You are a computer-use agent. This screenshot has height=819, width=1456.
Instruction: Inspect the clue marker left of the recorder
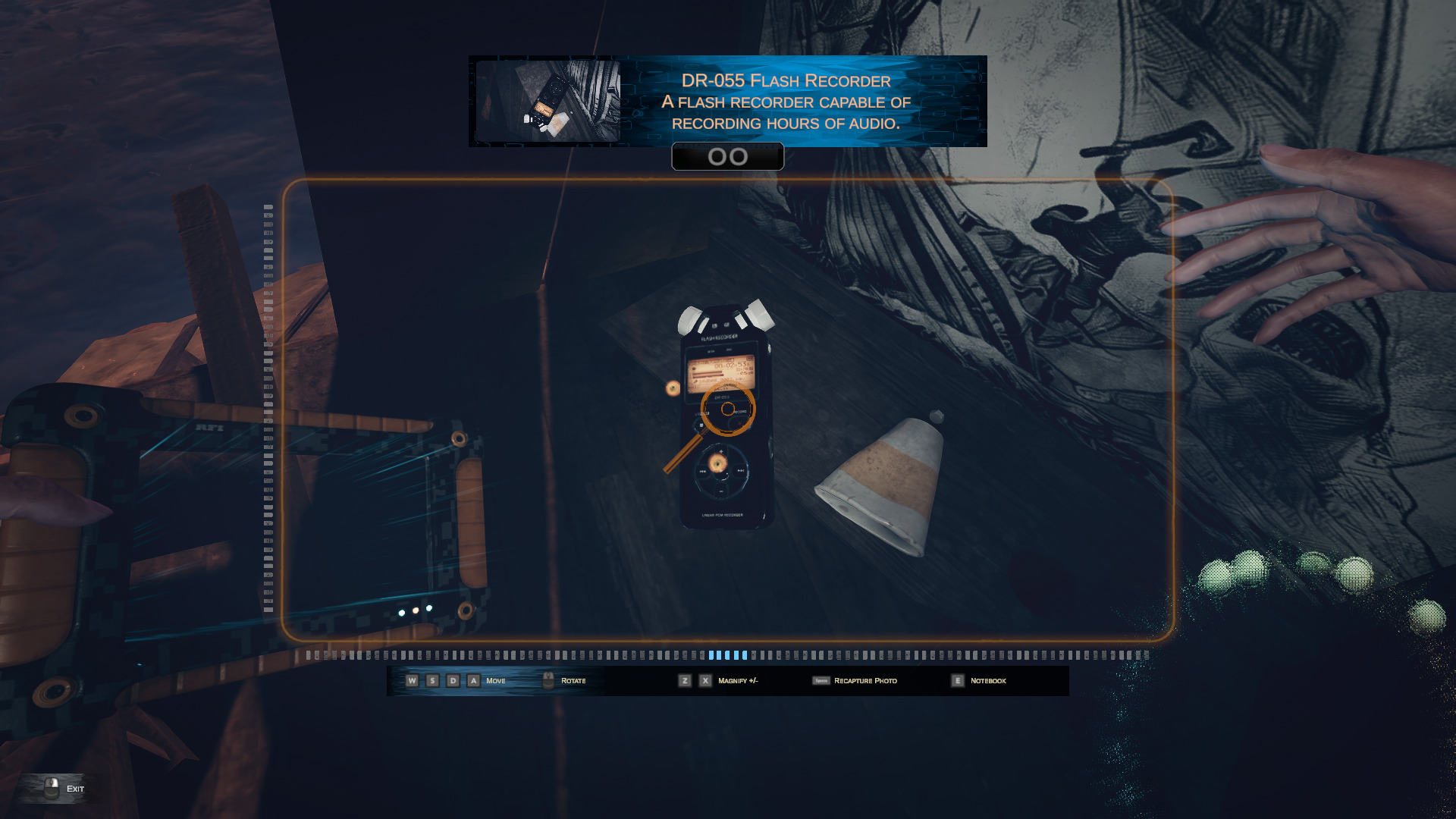tap(673, 388)
